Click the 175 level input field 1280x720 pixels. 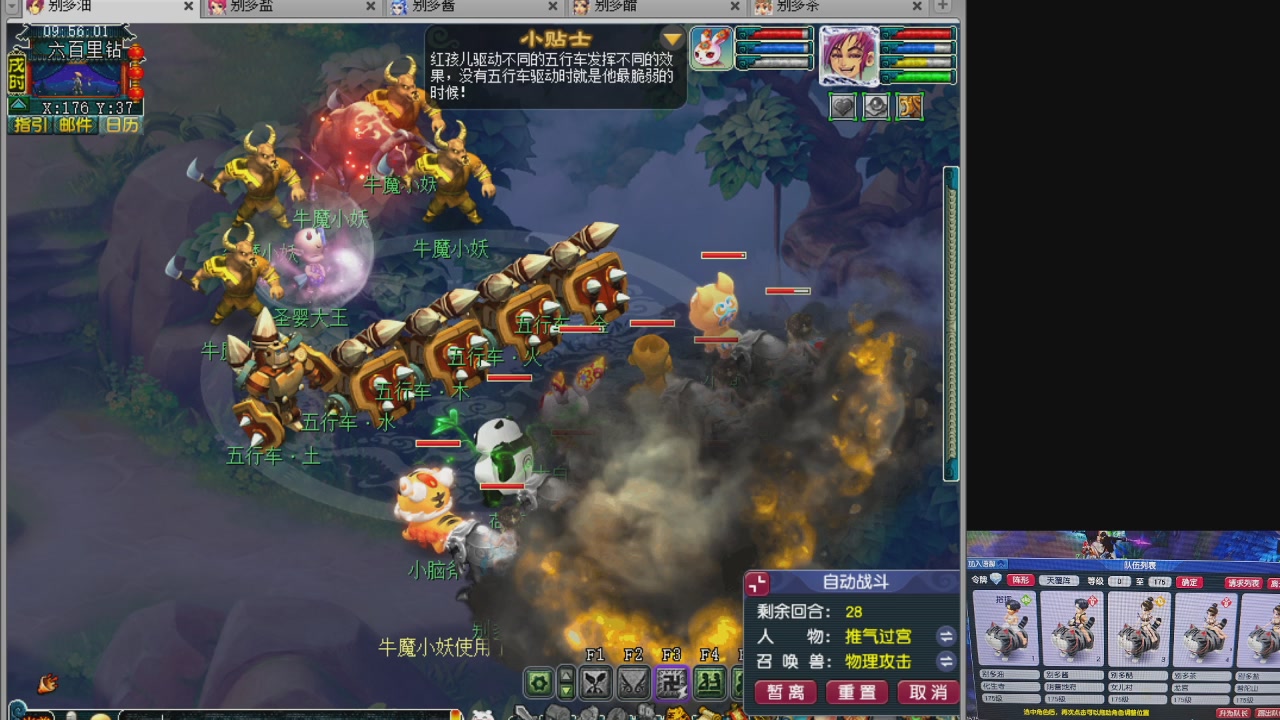1159,582
